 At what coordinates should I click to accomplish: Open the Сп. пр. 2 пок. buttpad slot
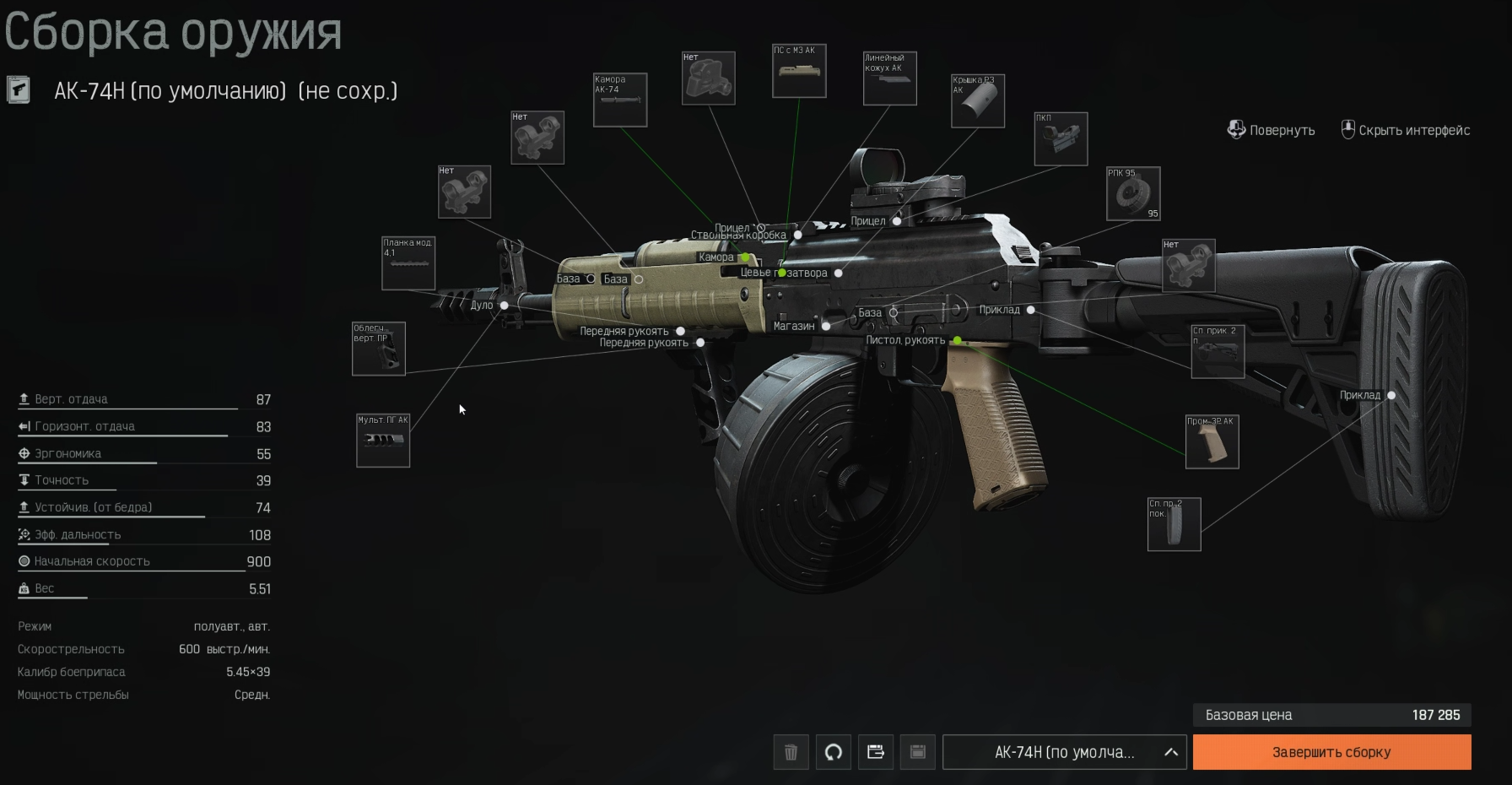(1174, 524)
